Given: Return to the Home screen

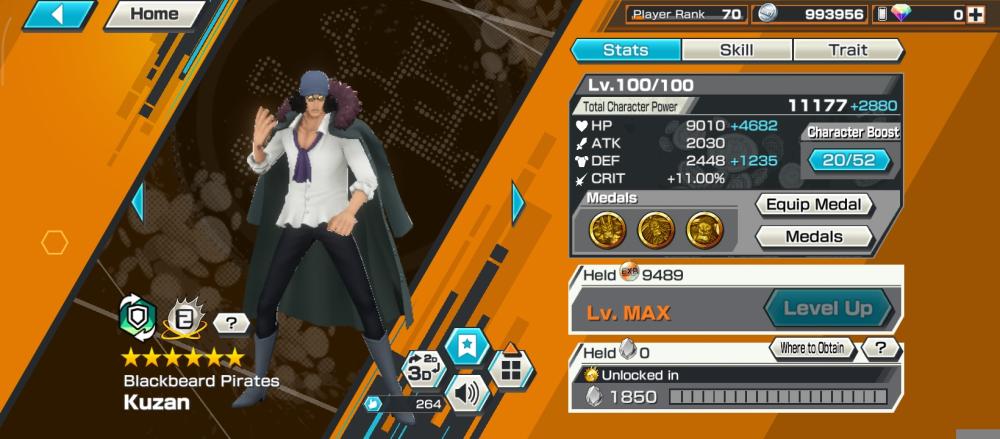Looking at the screenshot, I should tap(155, 14).
